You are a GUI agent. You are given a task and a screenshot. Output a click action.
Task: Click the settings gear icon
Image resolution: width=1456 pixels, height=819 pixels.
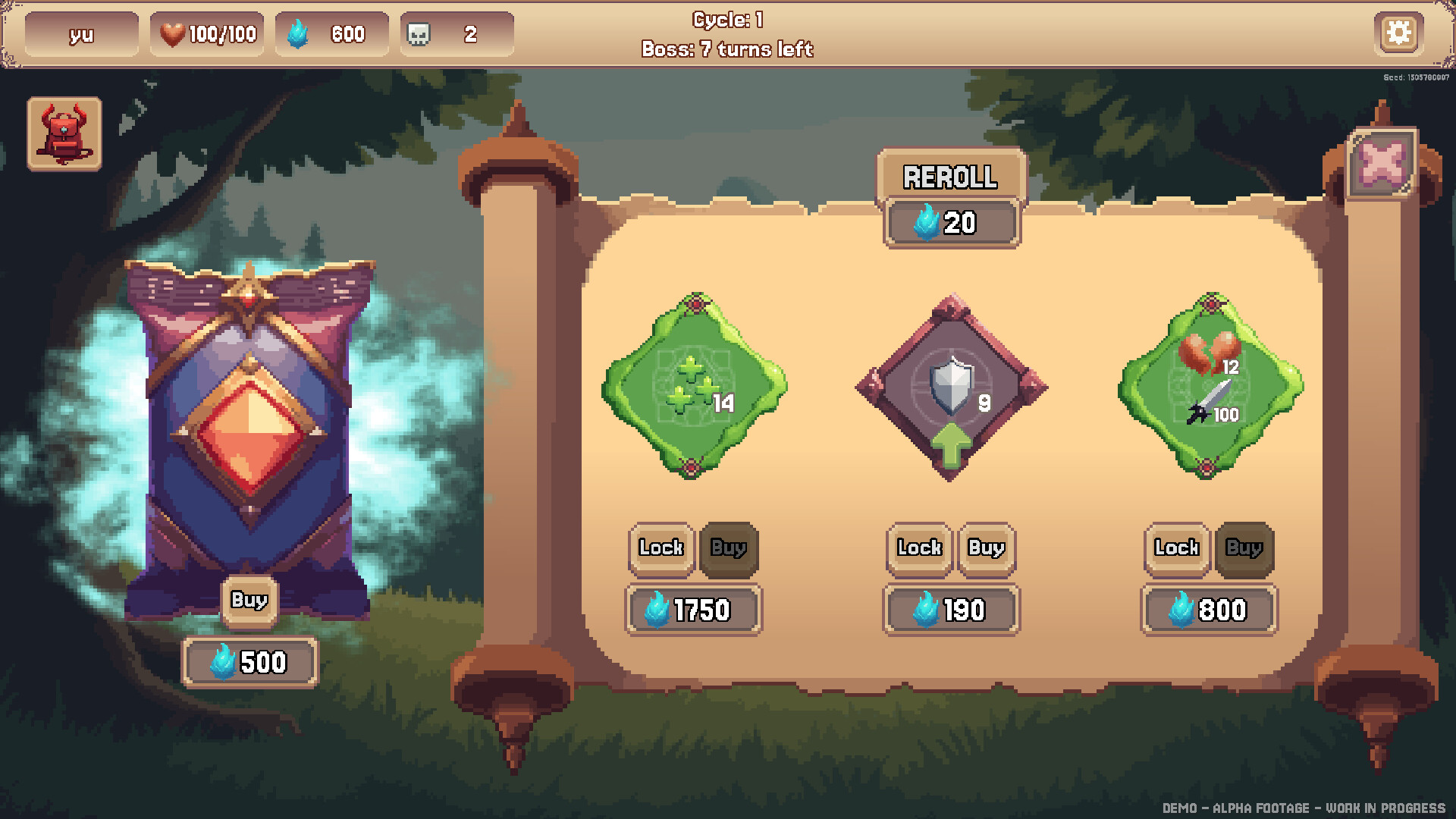(1399, 33)
